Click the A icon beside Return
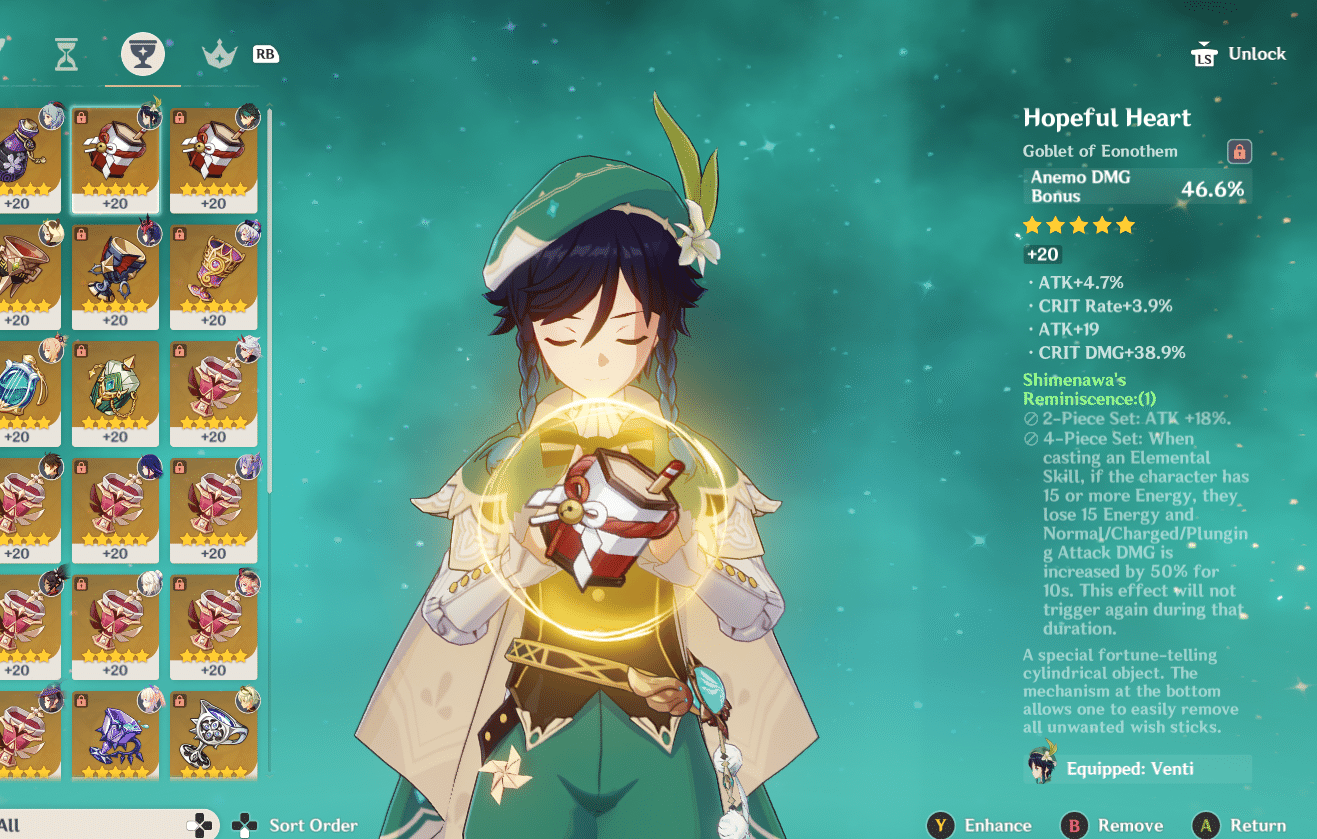Screen dimensions: 1317x839 tap(1204, 824)
